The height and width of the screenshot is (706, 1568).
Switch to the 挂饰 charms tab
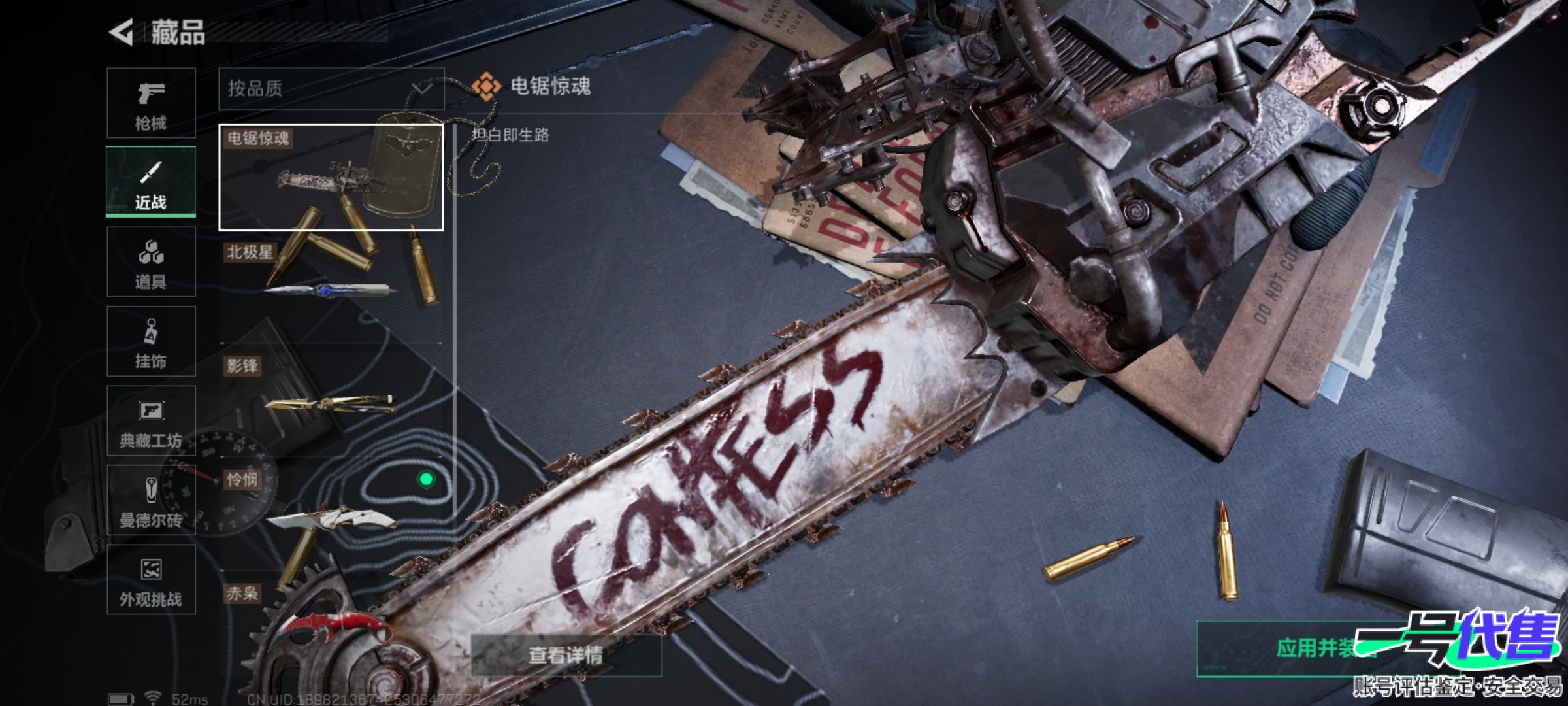coord(151,341)
